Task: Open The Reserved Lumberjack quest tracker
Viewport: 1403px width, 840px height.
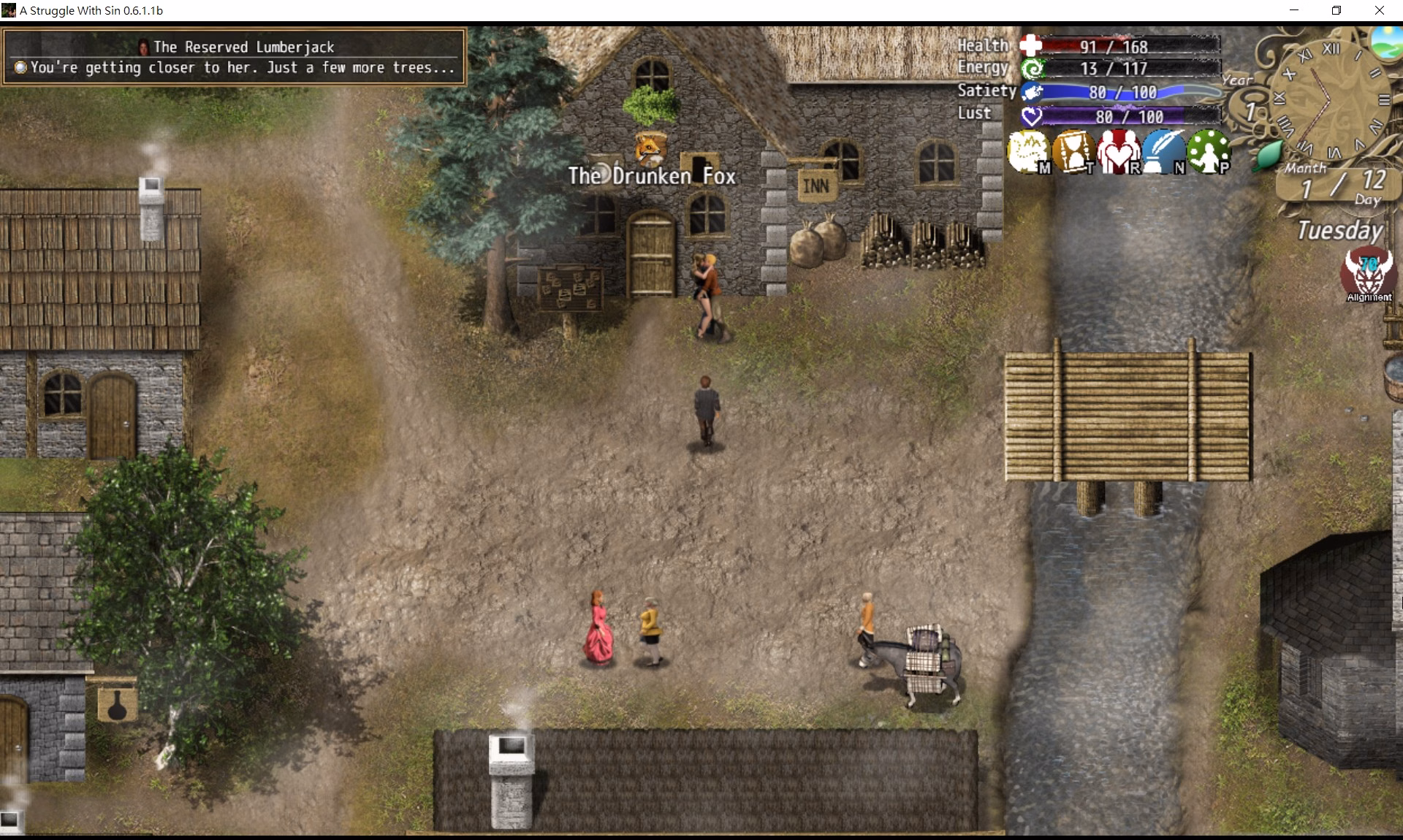Action: coord(234,57)
